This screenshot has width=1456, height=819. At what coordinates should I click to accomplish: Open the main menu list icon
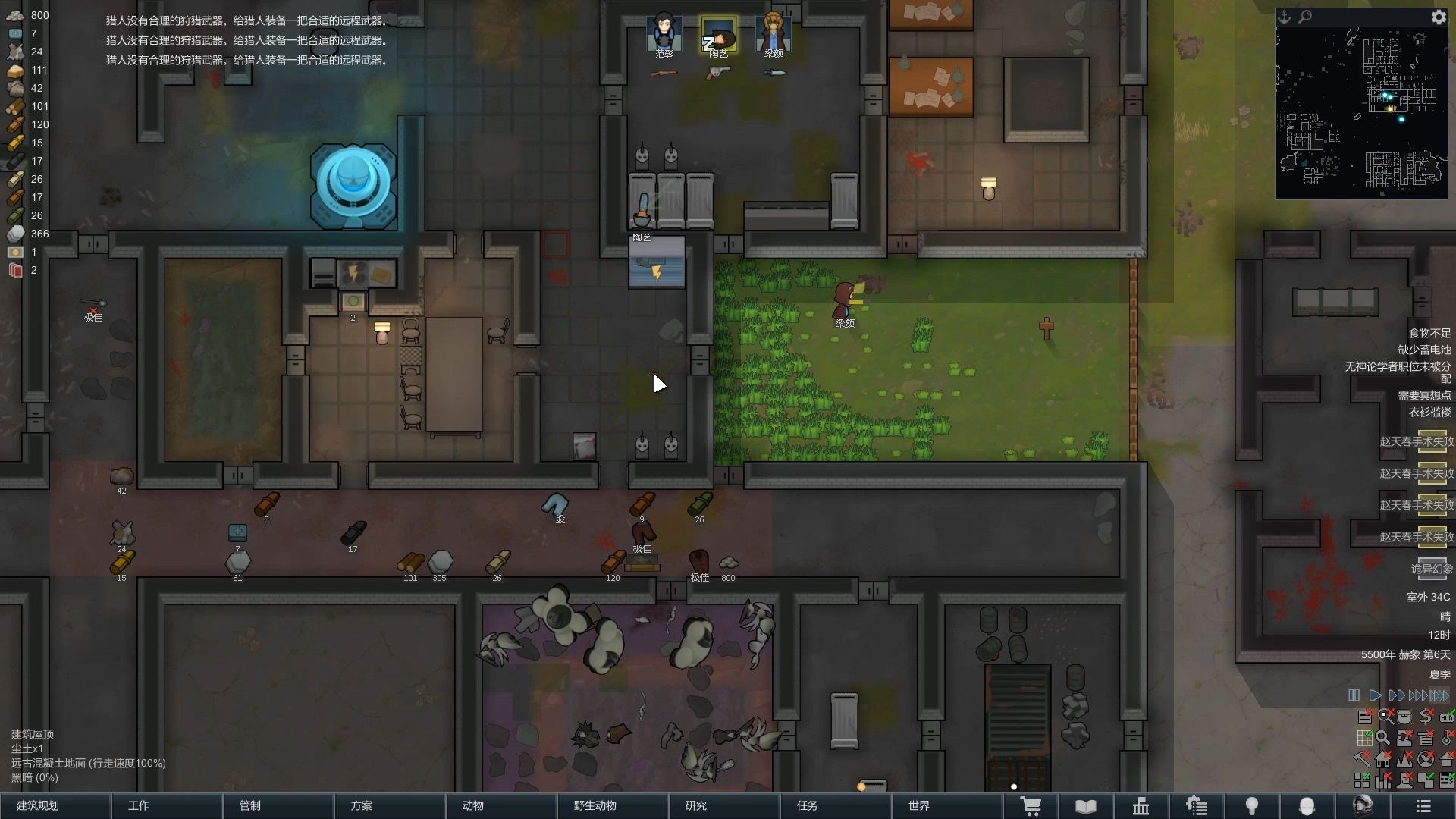point(1423,806)
